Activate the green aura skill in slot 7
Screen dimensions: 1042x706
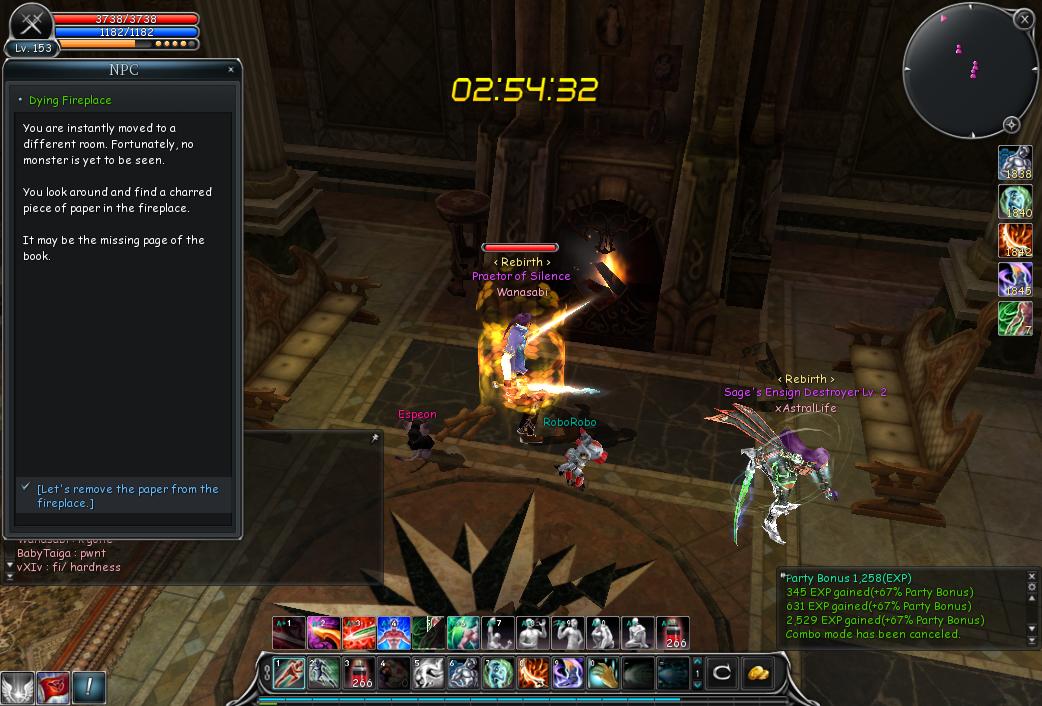pyautogui.click(x=497, y=673)
